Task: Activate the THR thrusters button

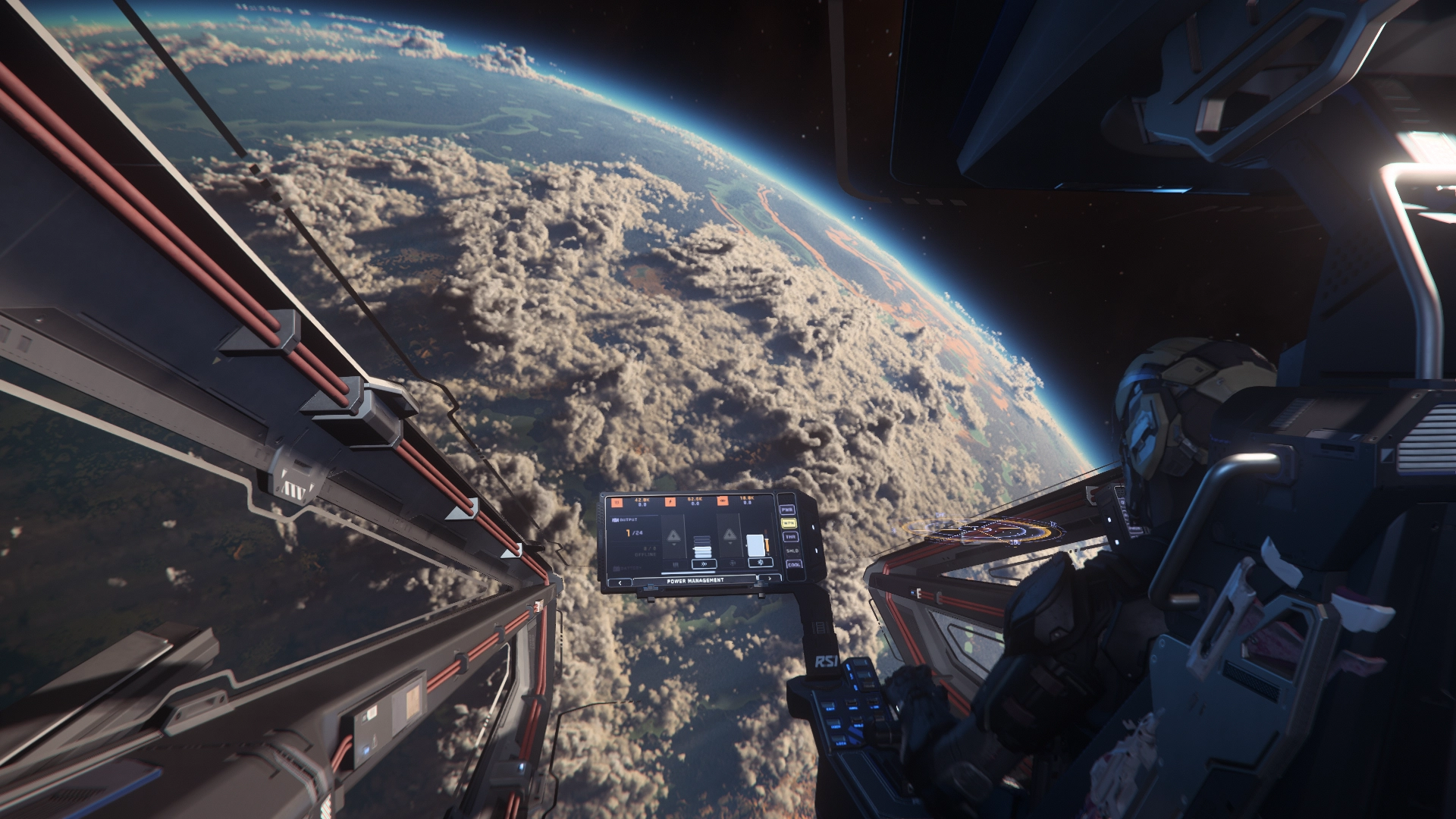Action: coord(790,537)
